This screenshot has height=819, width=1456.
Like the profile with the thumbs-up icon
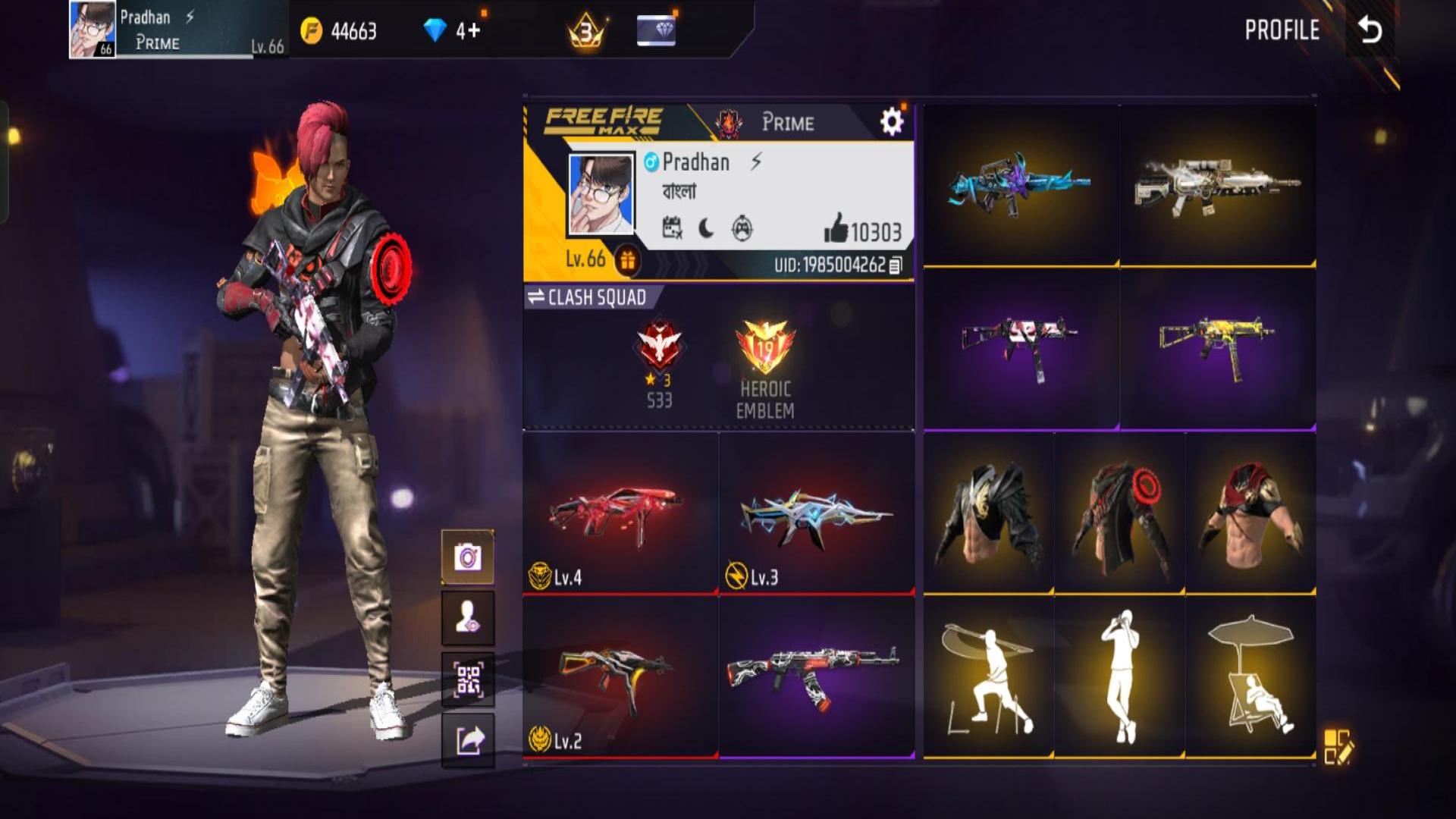tap(836, 228)
